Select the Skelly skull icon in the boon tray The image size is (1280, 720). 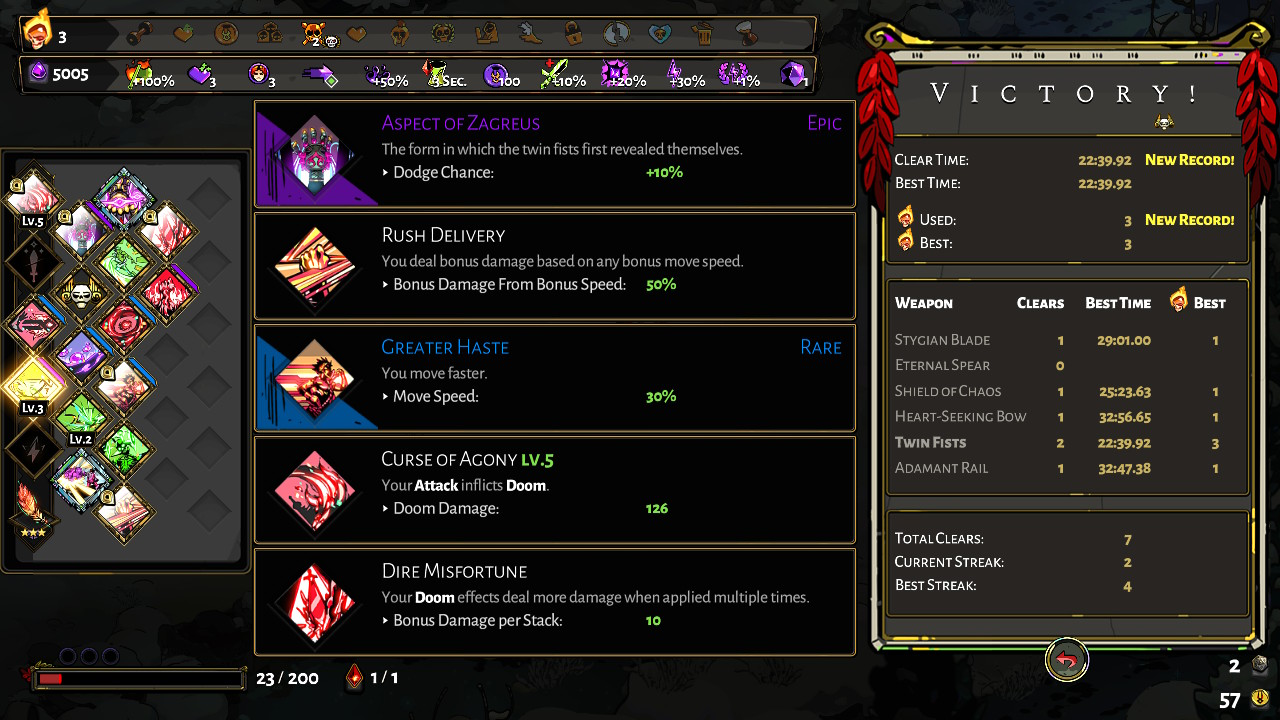pos(80,295)
